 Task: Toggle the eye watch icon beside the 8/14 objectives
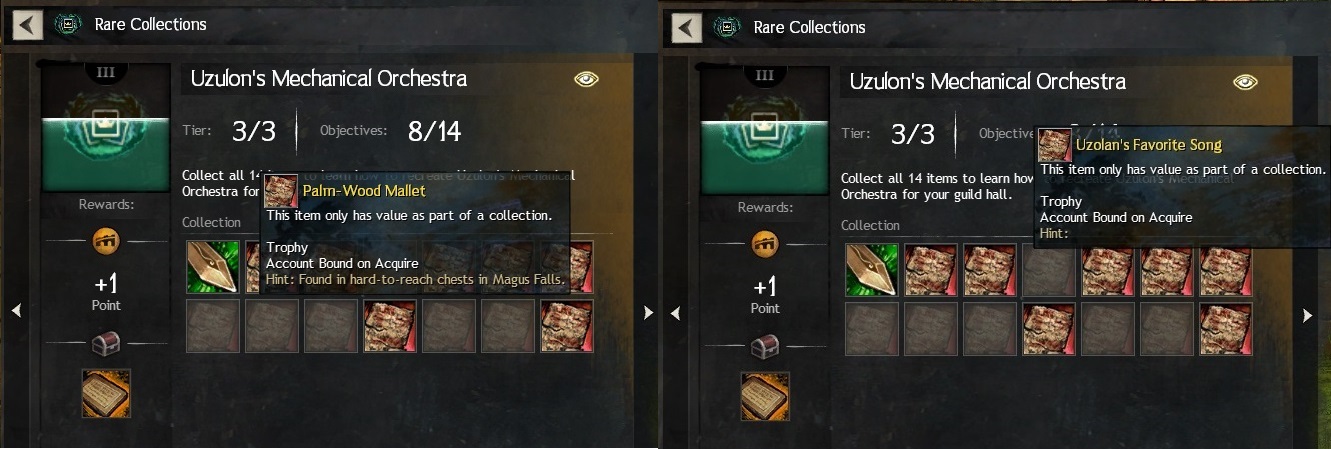586,80
